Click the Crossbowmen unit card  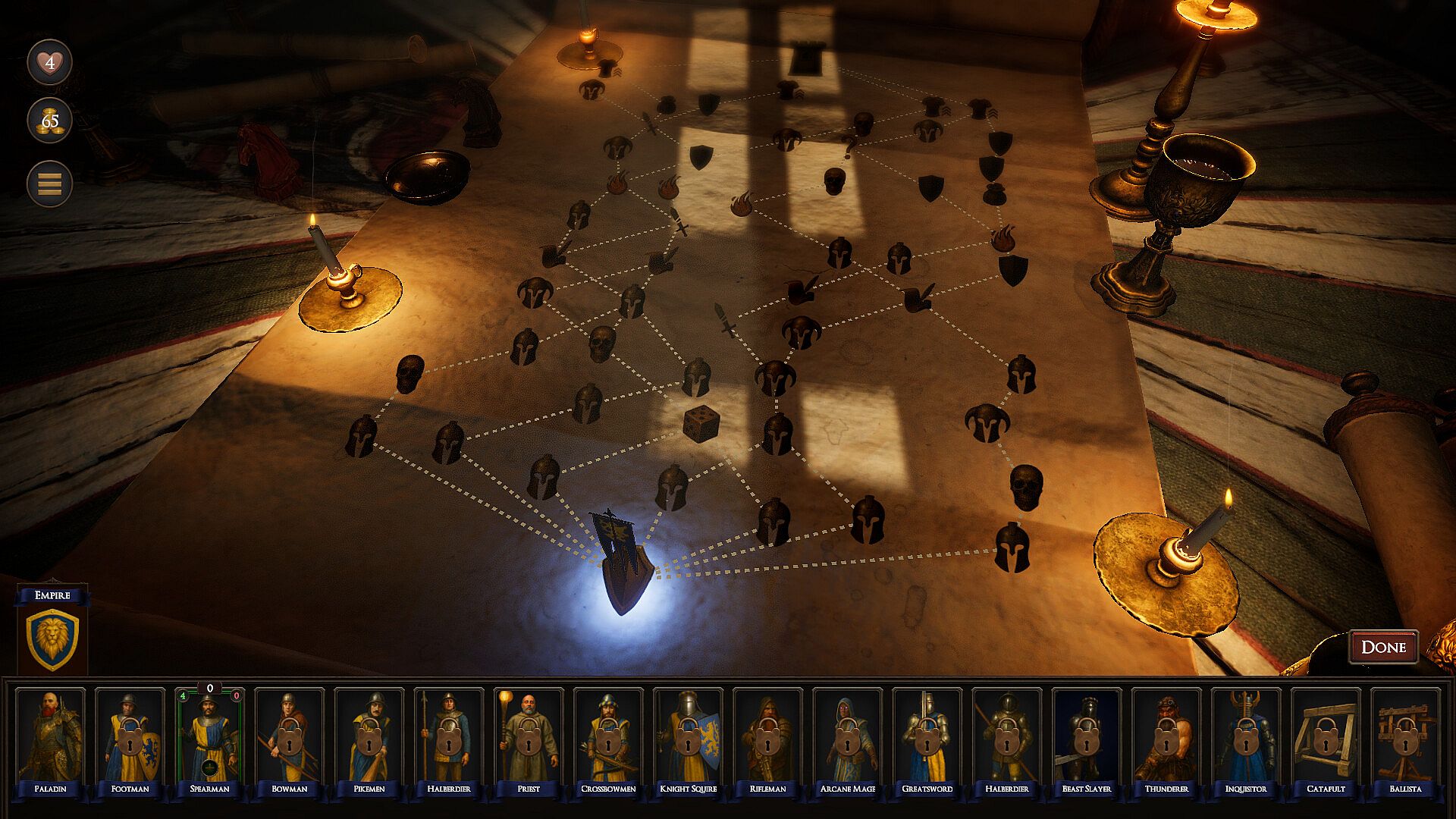[608, 739]
